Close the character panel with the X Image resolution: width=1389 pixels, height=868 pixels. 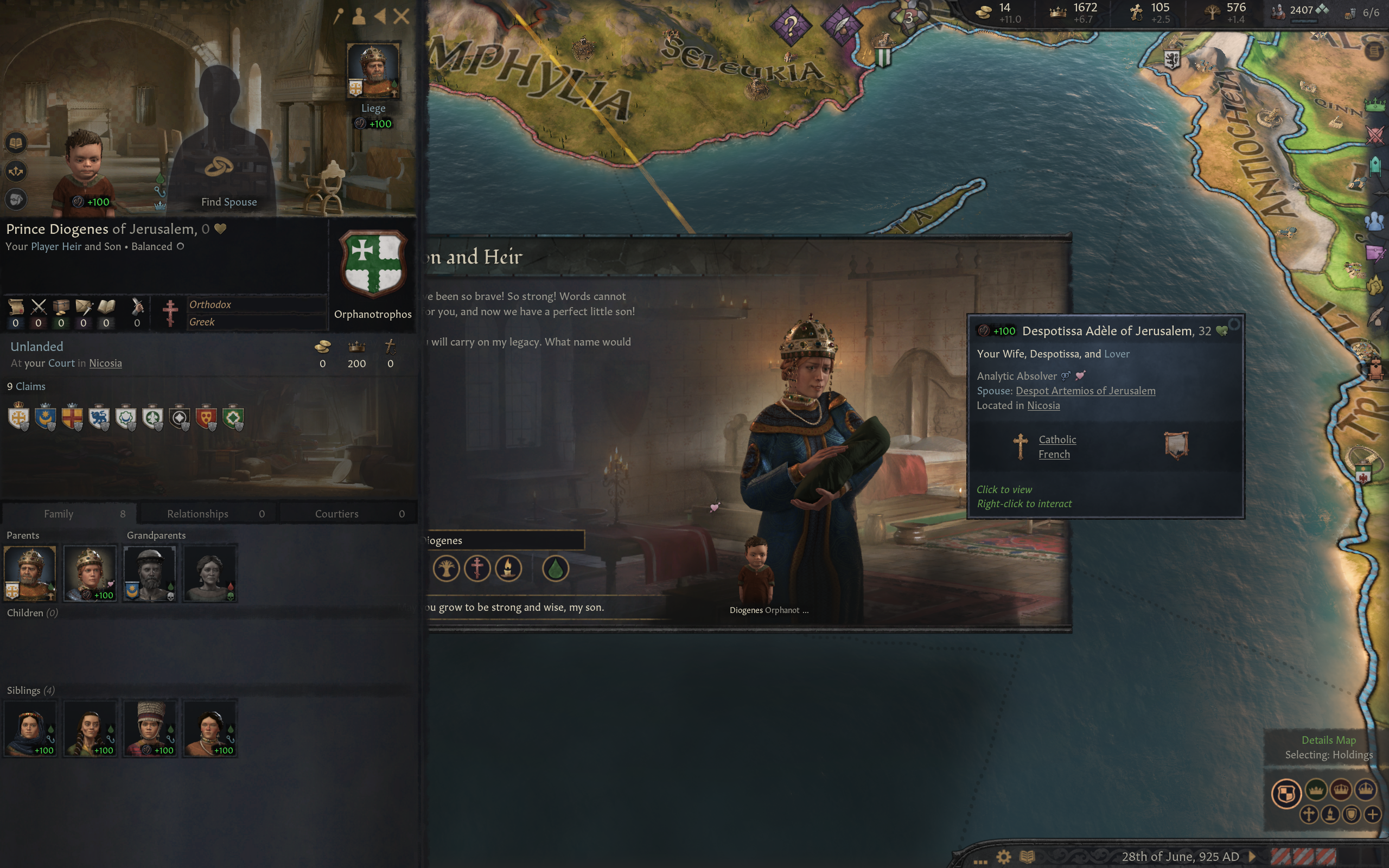click(402, 16)
